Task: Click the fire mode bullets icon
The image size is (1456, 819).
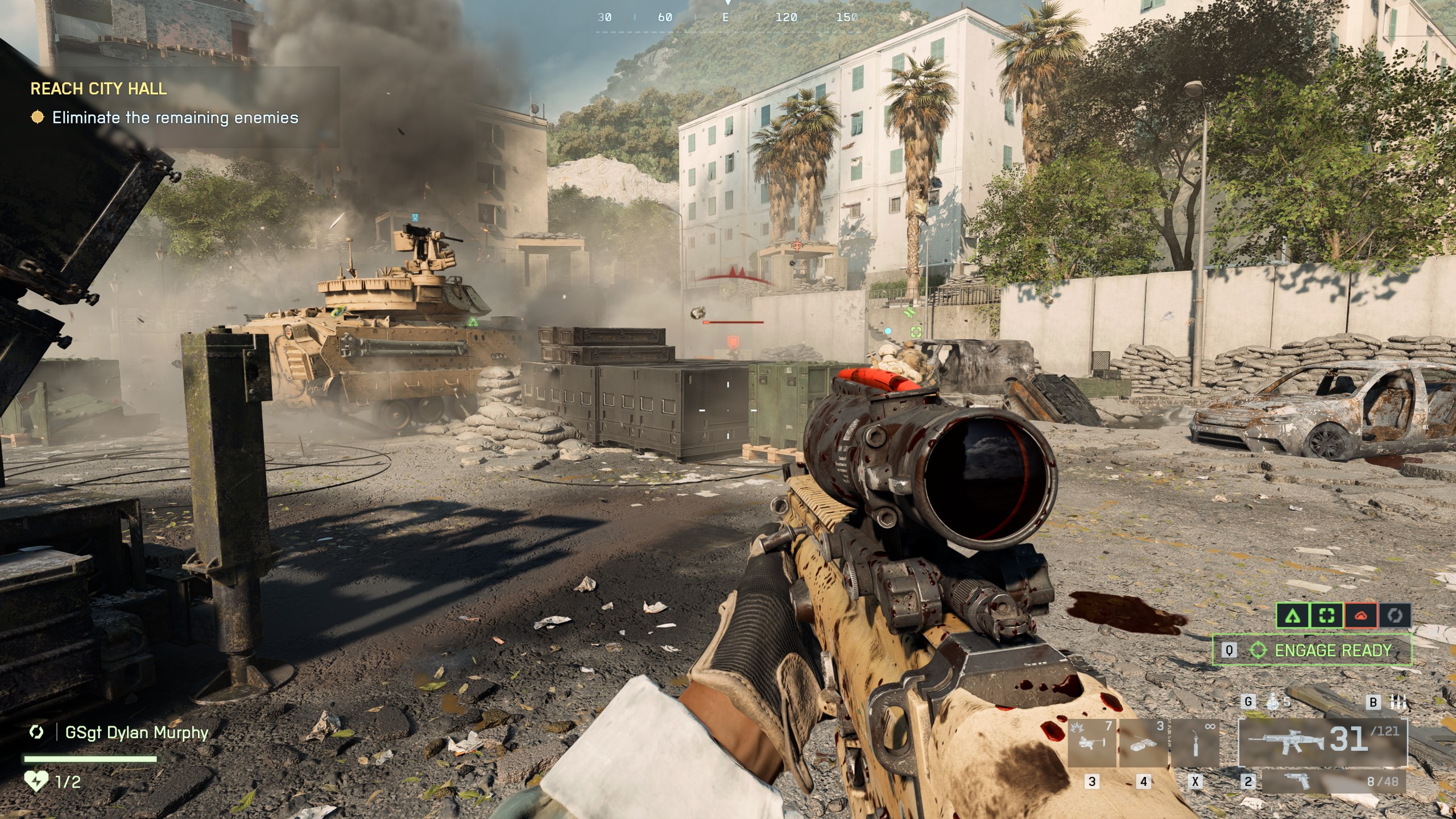Action: (x=1398, y=702)
